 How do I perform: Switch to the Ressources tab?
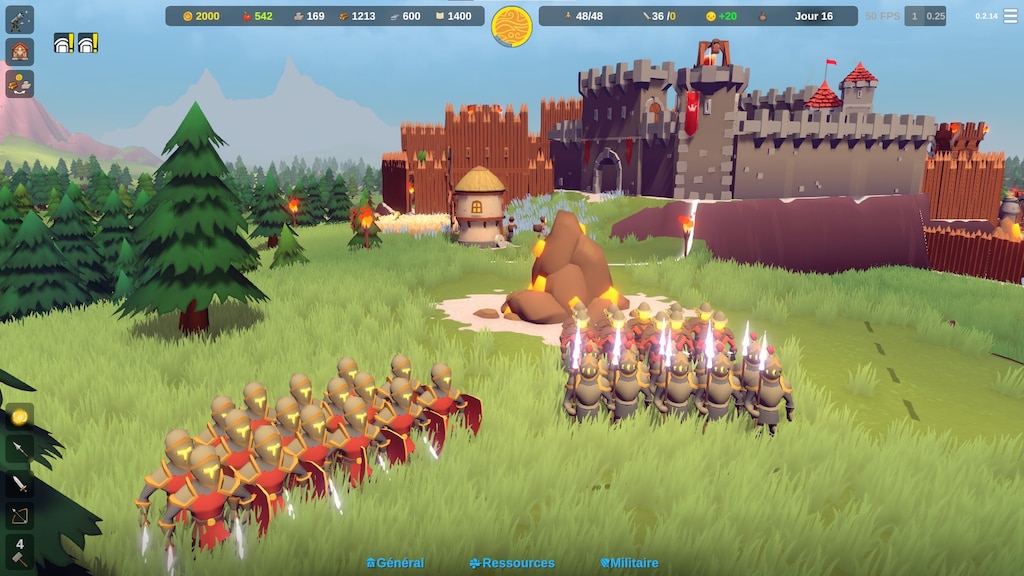[512, 563]
